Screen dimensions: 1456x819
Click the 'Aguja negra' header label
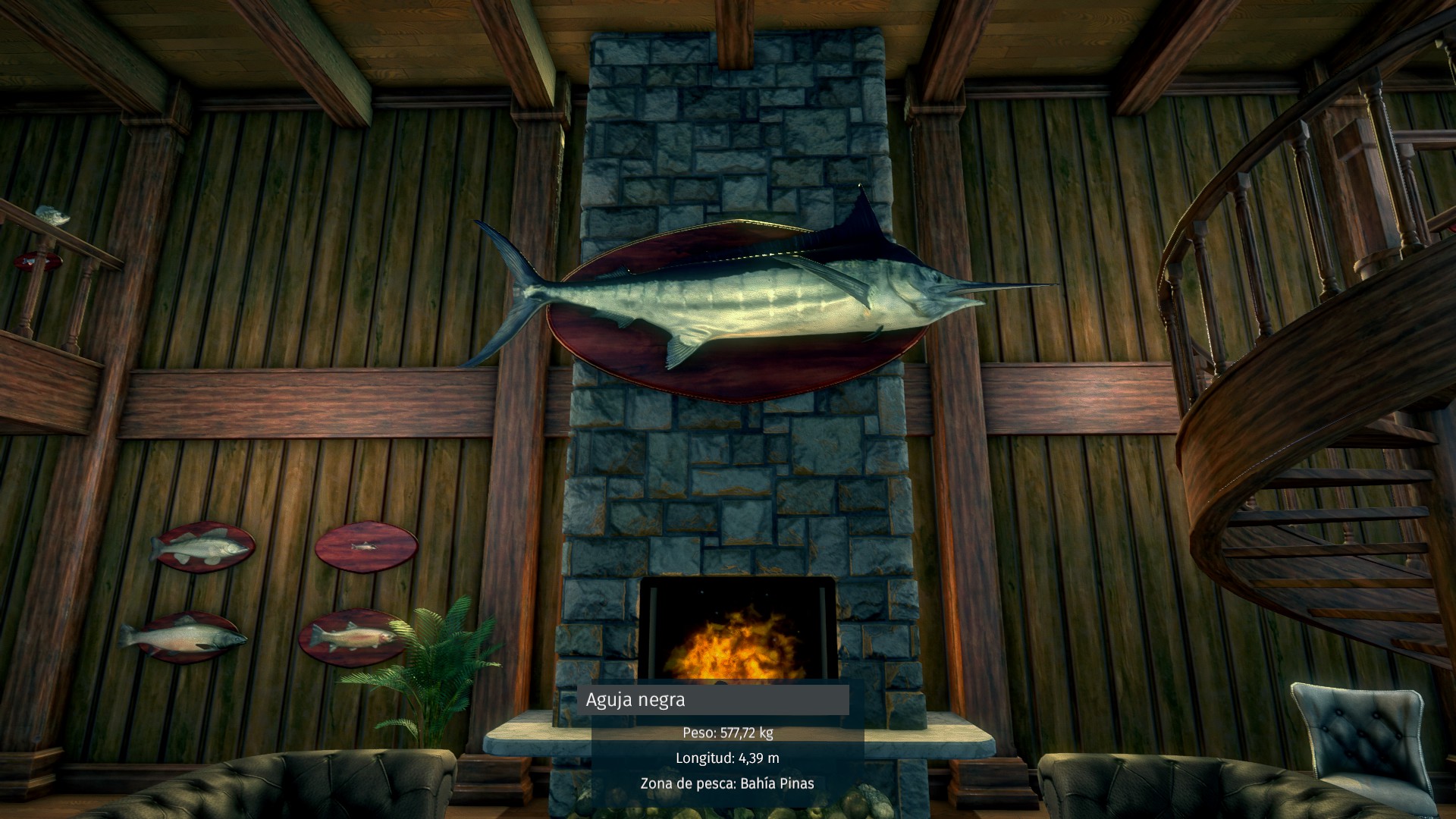tap(635, 701)
